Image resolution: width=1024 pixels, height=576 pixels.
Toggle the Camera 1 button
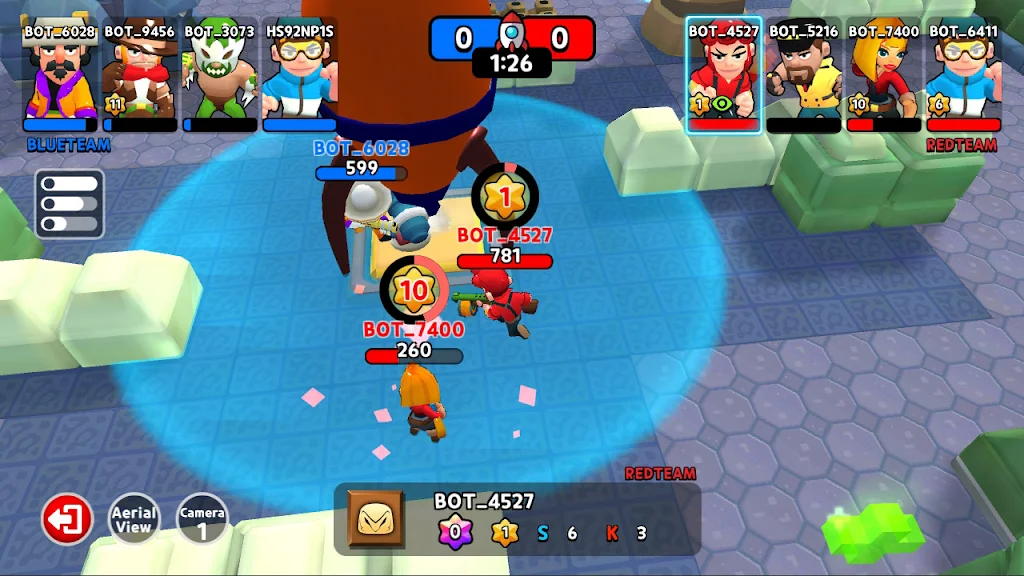pyautogui.click(x=201, y=520)
